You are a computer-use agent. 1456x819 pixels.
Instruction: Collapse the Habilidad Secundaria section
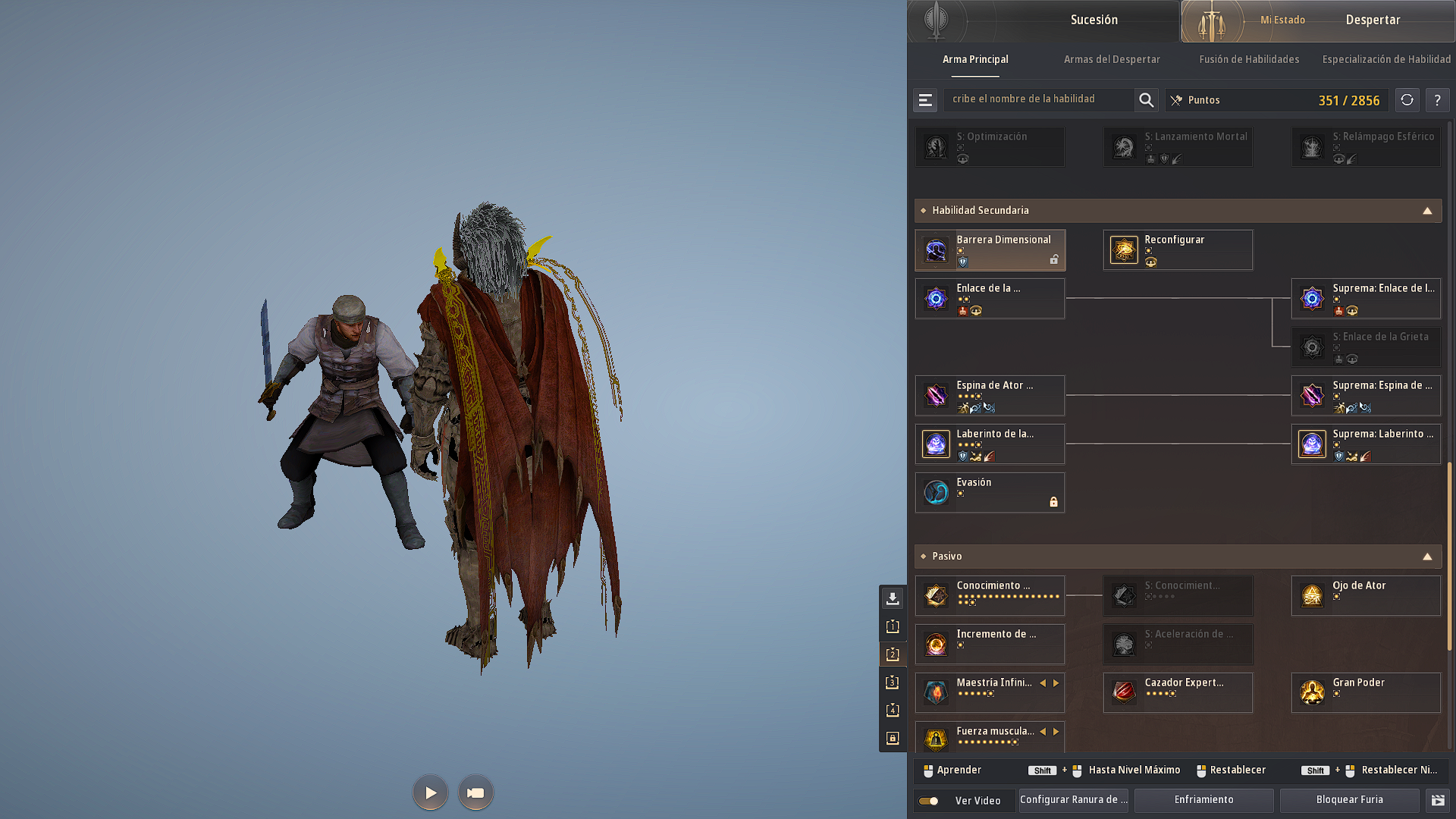click(x=1429, y=210)
